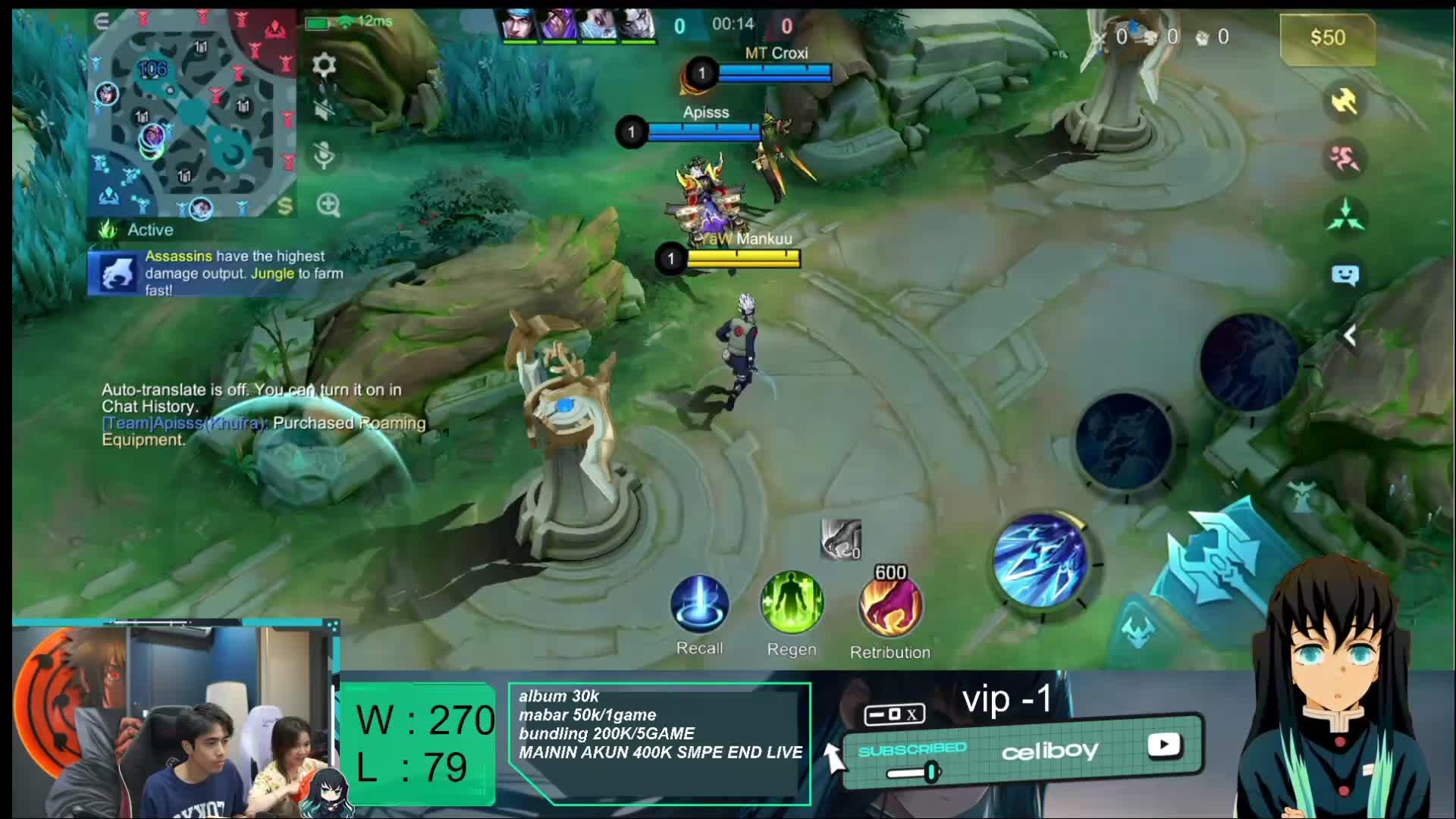Send the attack signal ping
1456x819 pixels.
click(1345, 101)
